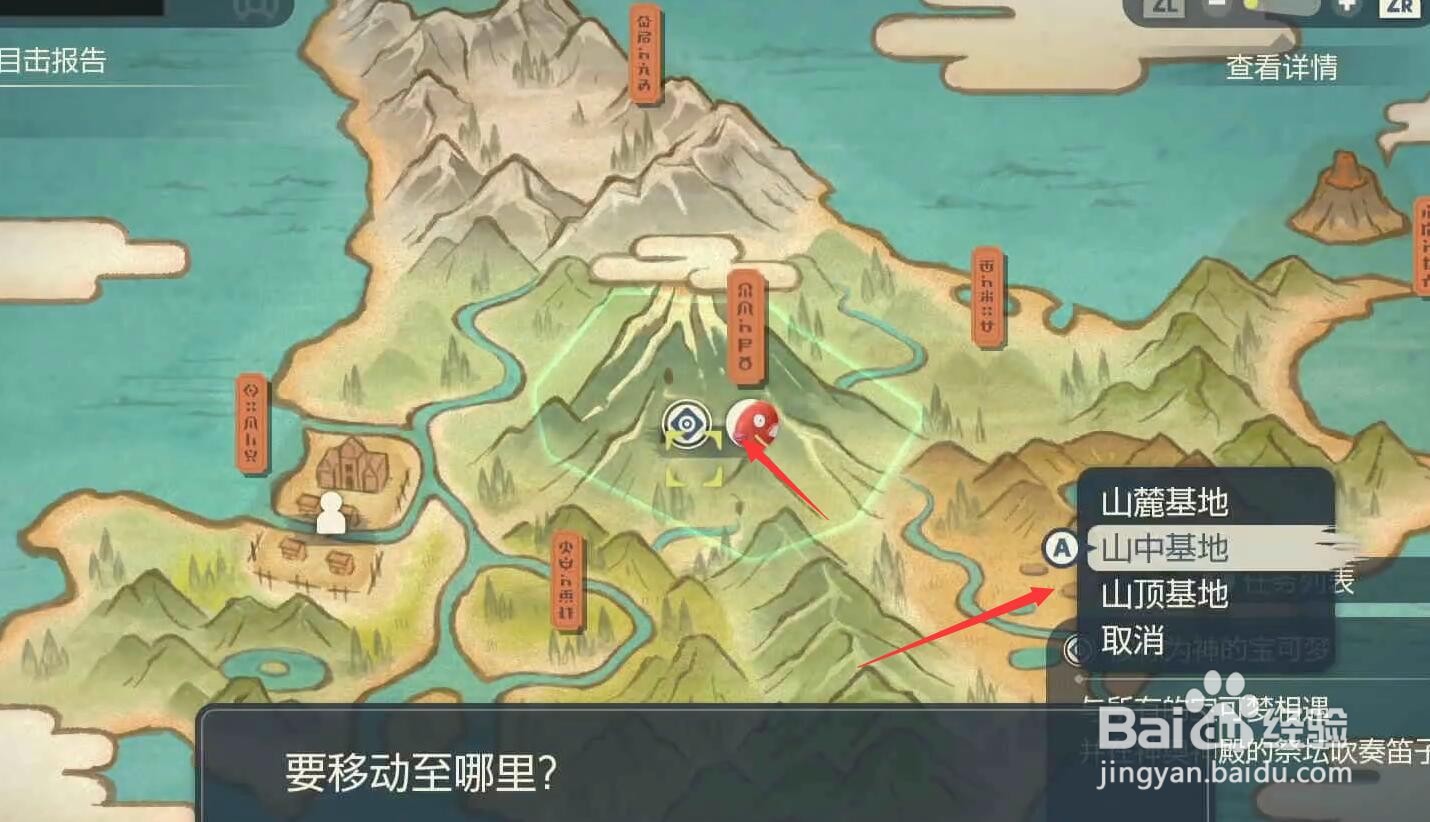Click the spawn camp marker on the mountain
The image size is (1430, 822).
click(x=688, y=424)
